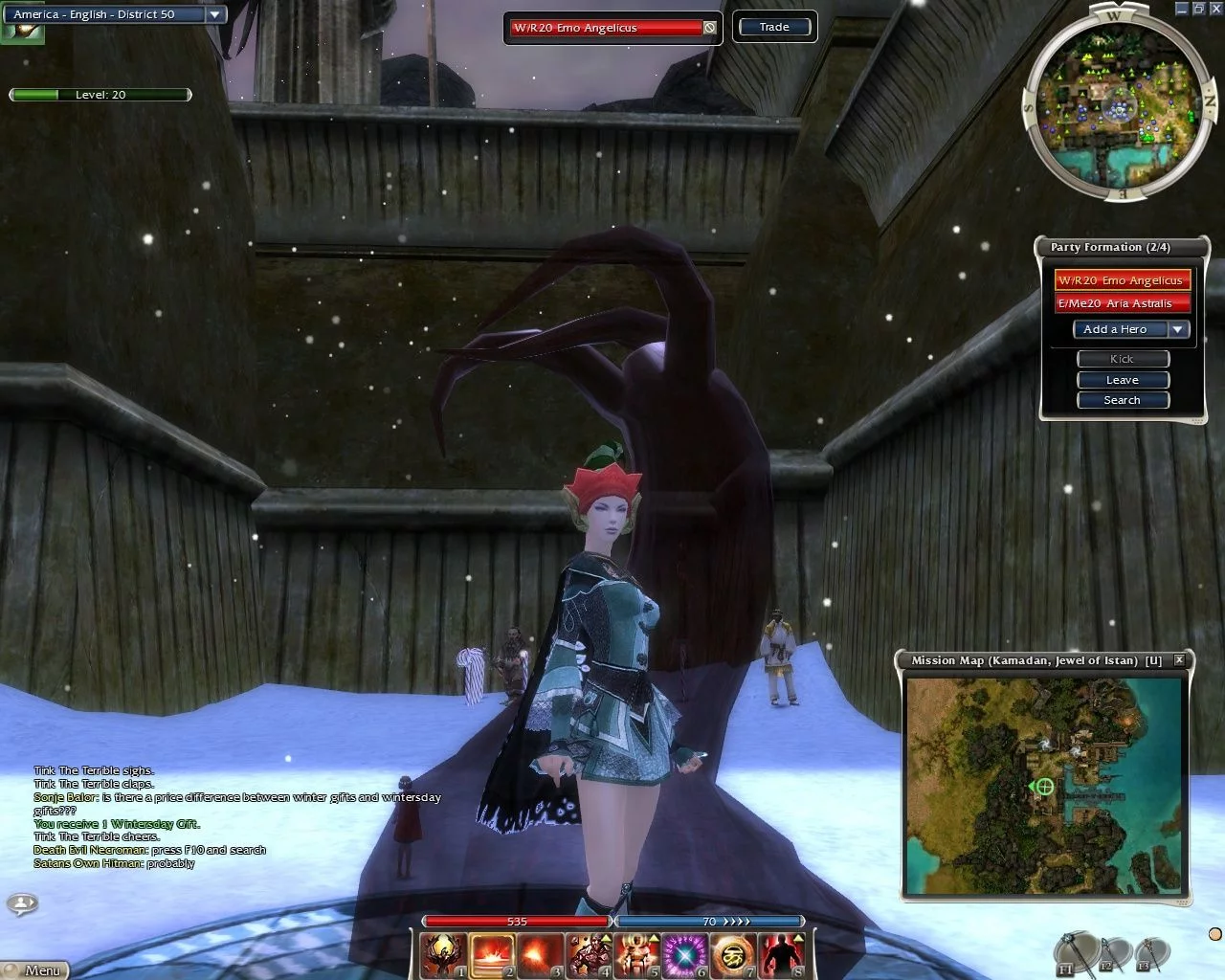Activate the phoenix skill in slot 1
1225x980 pixels.
(444, 955)
